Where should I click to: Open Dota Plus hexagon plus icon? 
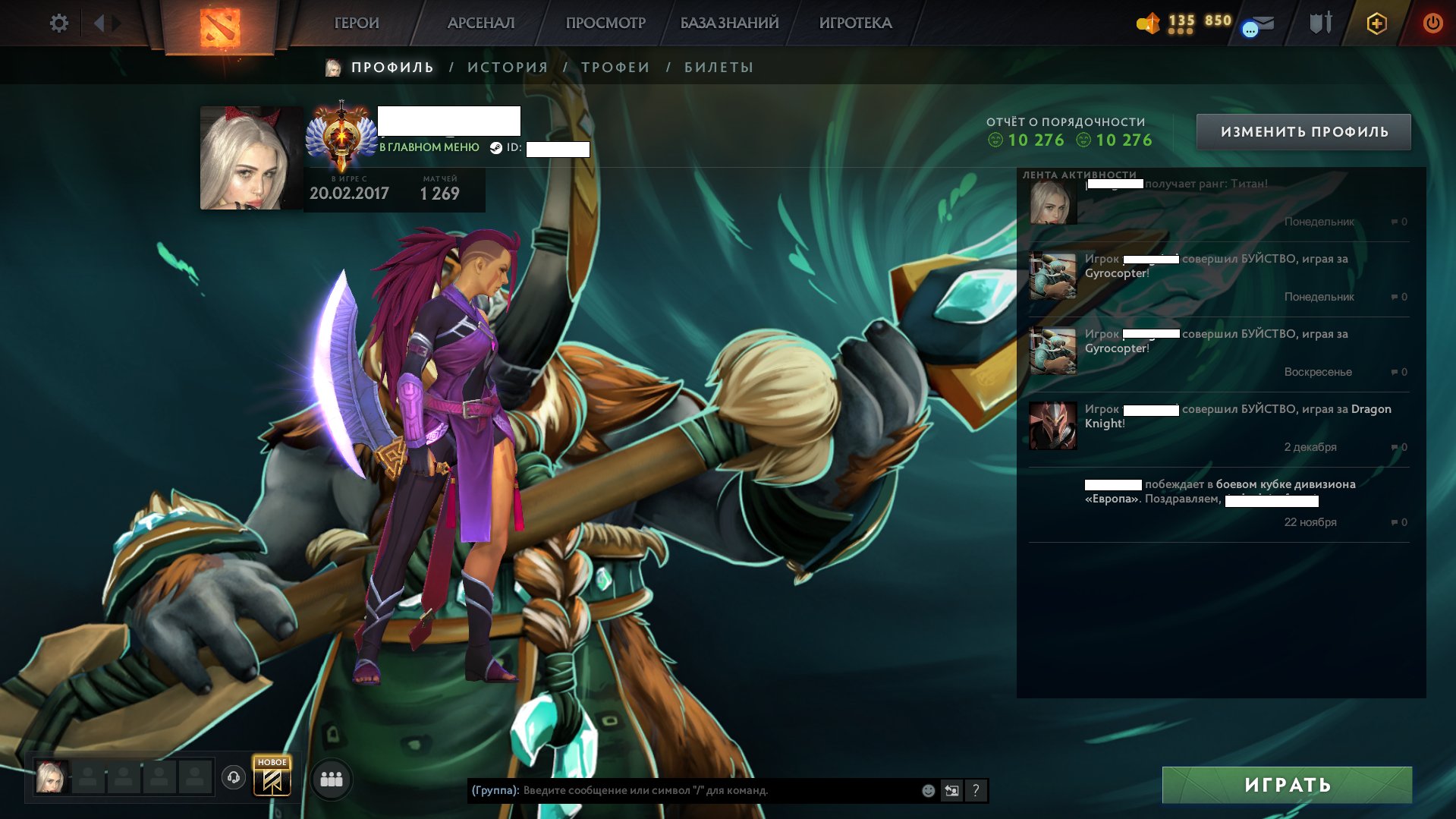(x=1376, y=23)
